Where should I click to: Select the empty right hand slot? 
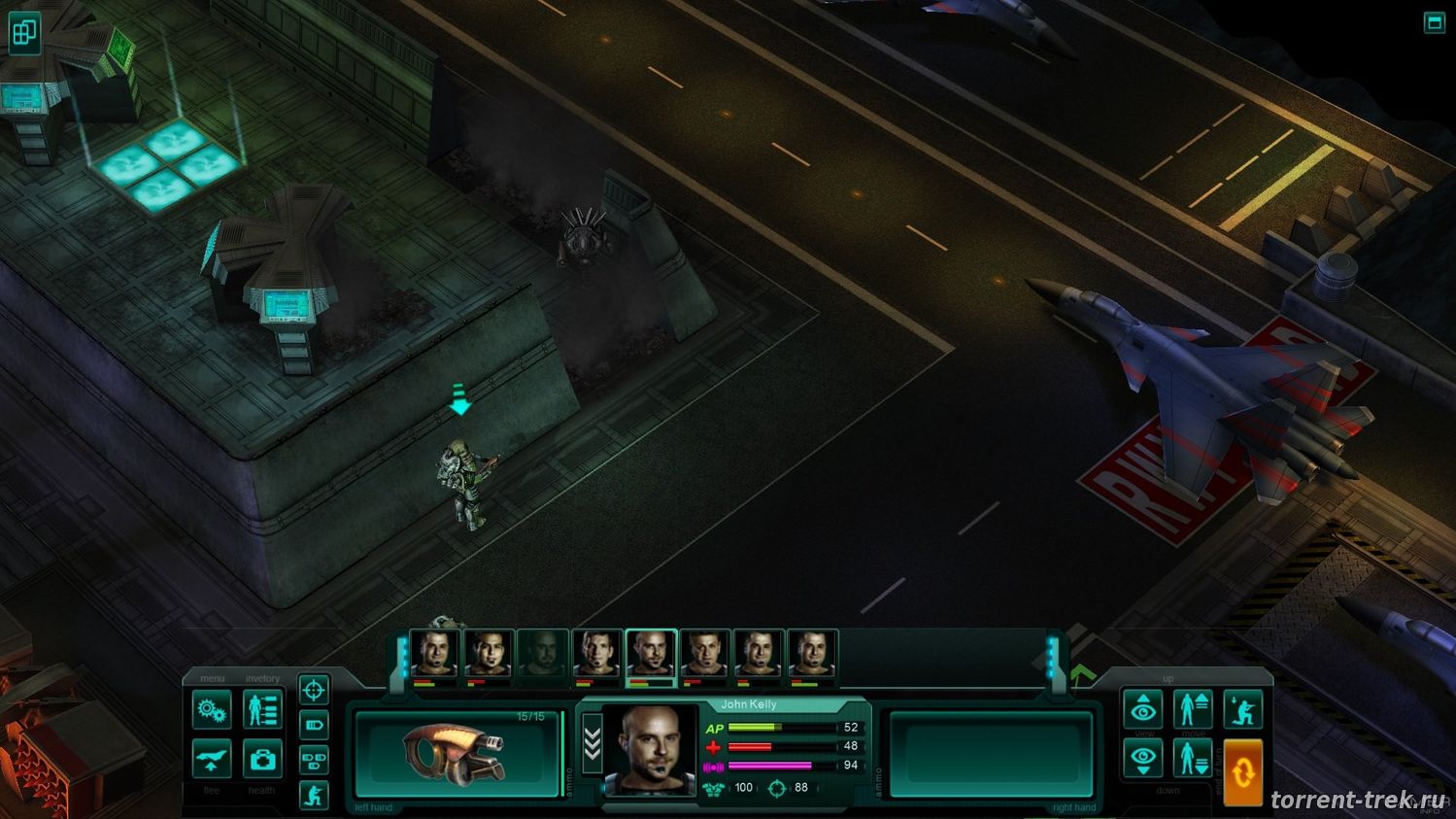coord(991,755)
